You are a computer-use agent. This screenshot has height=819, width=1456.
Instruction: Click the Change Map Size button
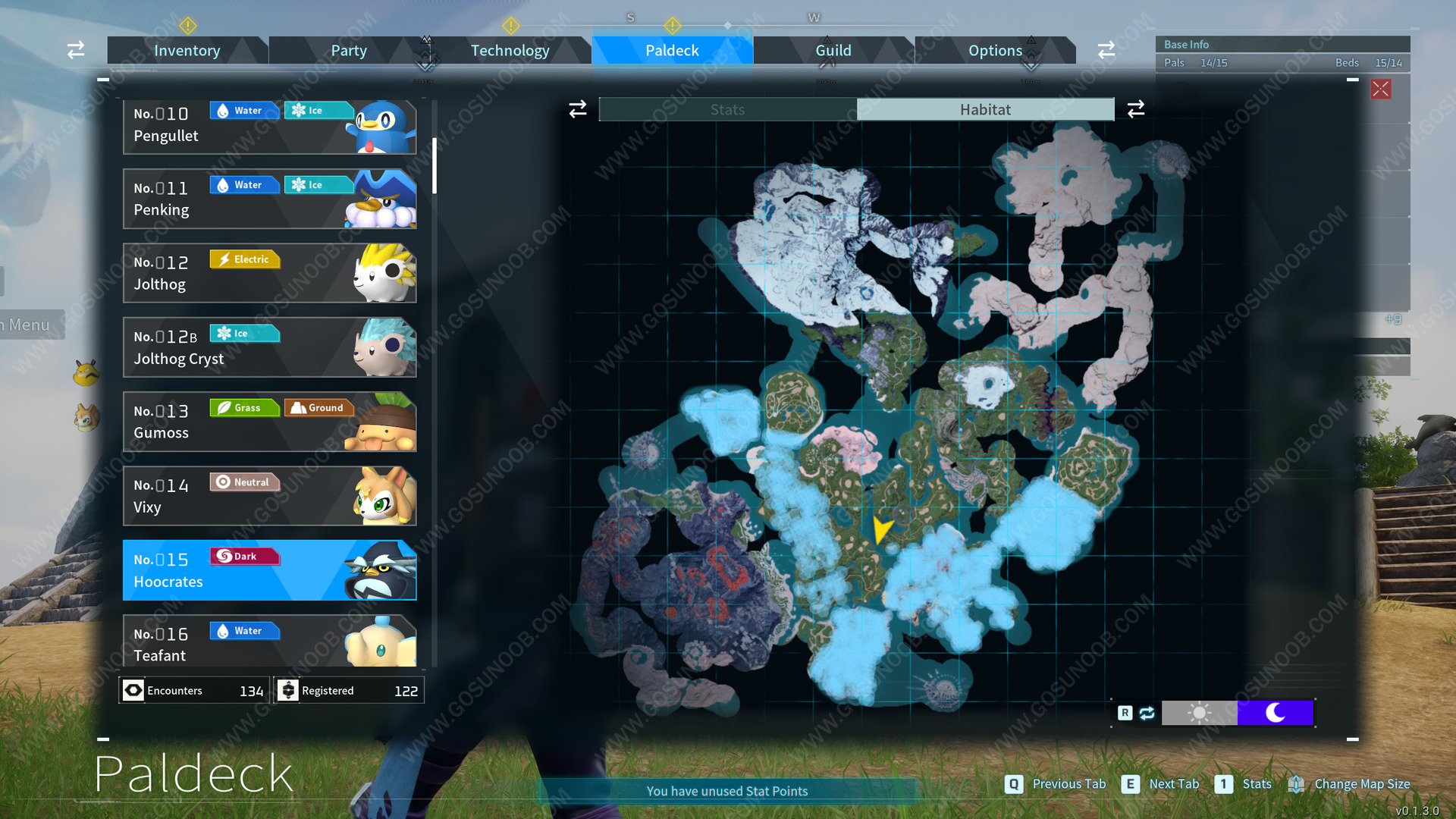pyautogui.click(x=1361, y=784)
